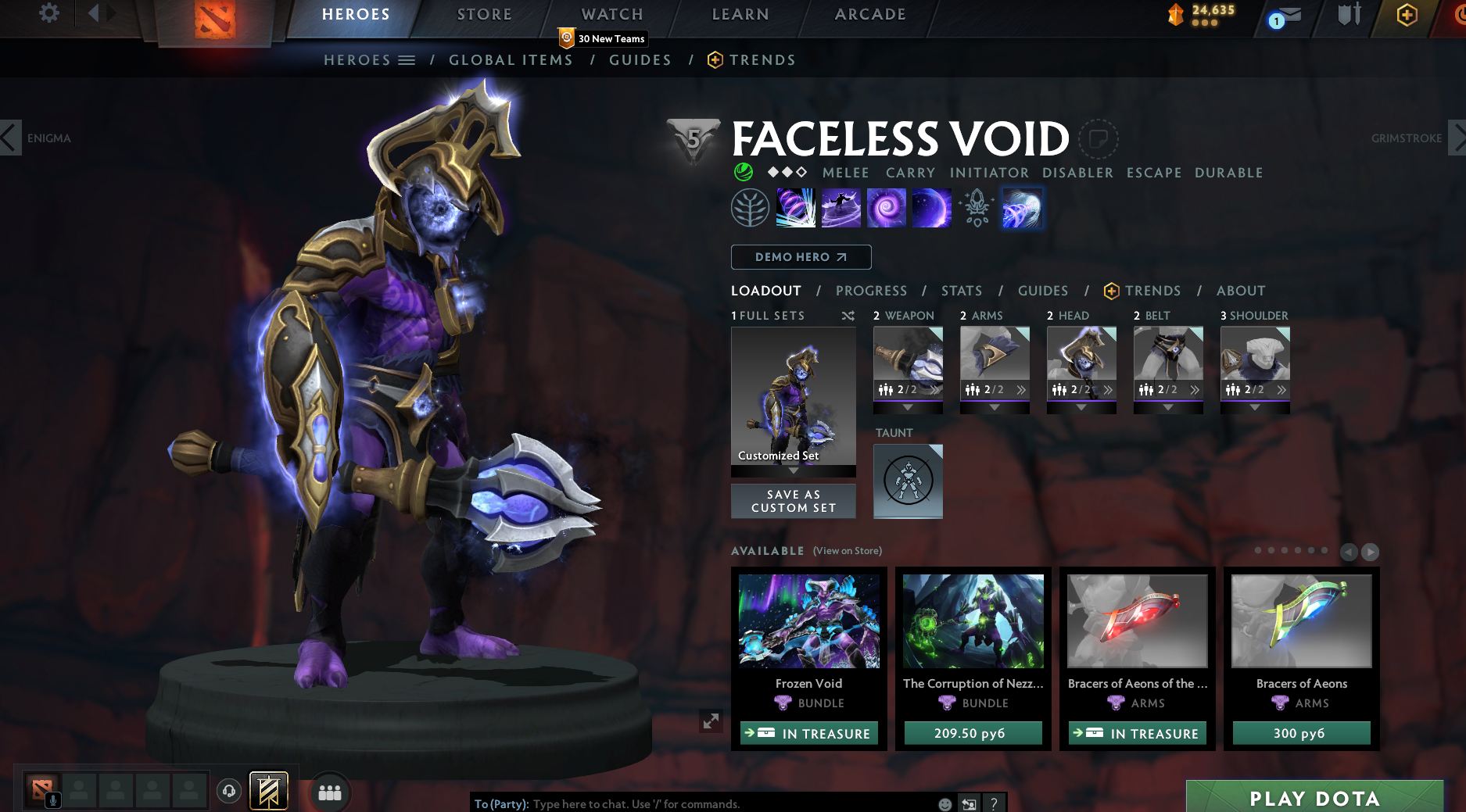1466x812 pixels.
Task: Open the Dota Plus hexagon icon
Action: click(x=1407, y=17)
